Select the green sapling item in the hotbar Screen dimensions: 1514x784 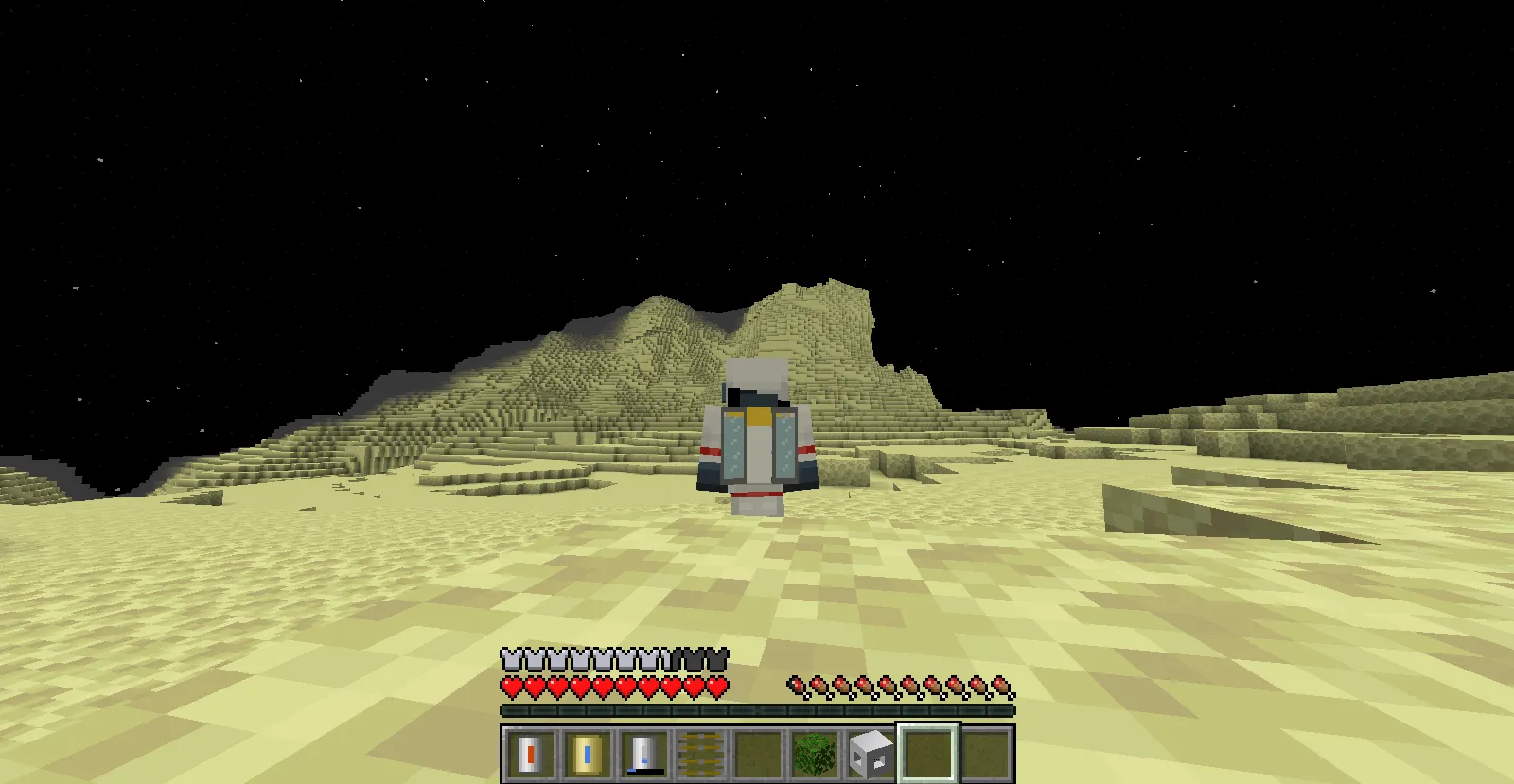click(815, 752)
